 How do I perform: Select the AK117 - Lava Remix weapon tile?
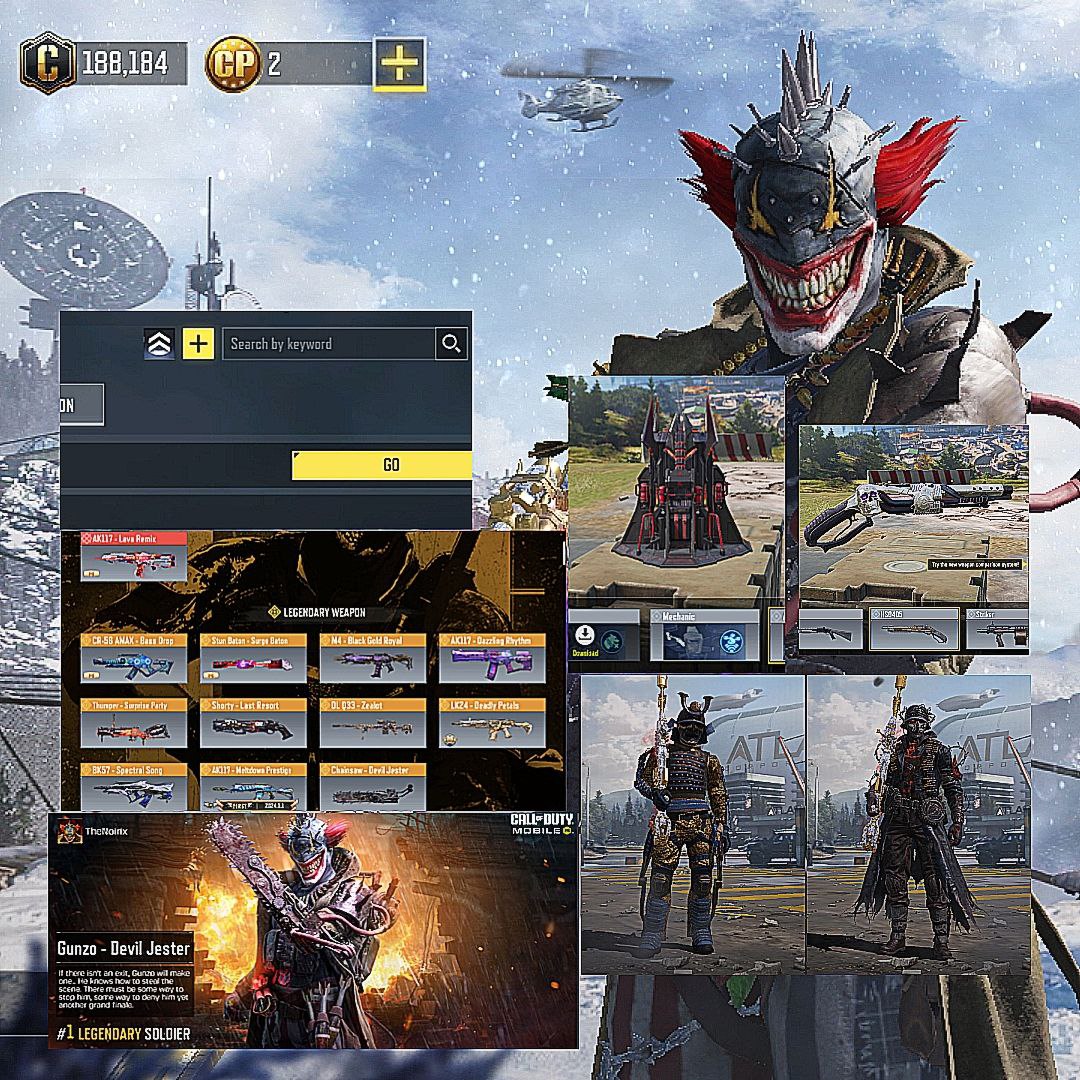(x=133, y=557)
